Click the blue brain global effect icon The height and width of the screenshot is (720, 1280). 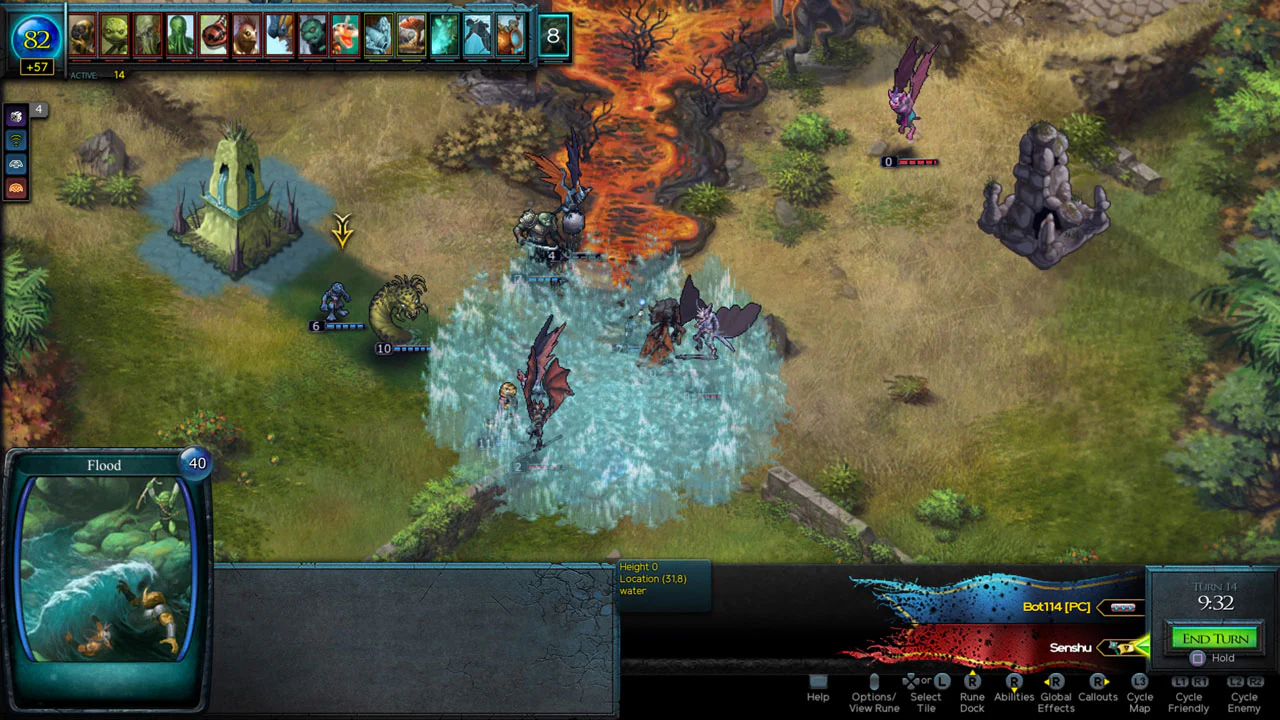(x=16, y=163)
